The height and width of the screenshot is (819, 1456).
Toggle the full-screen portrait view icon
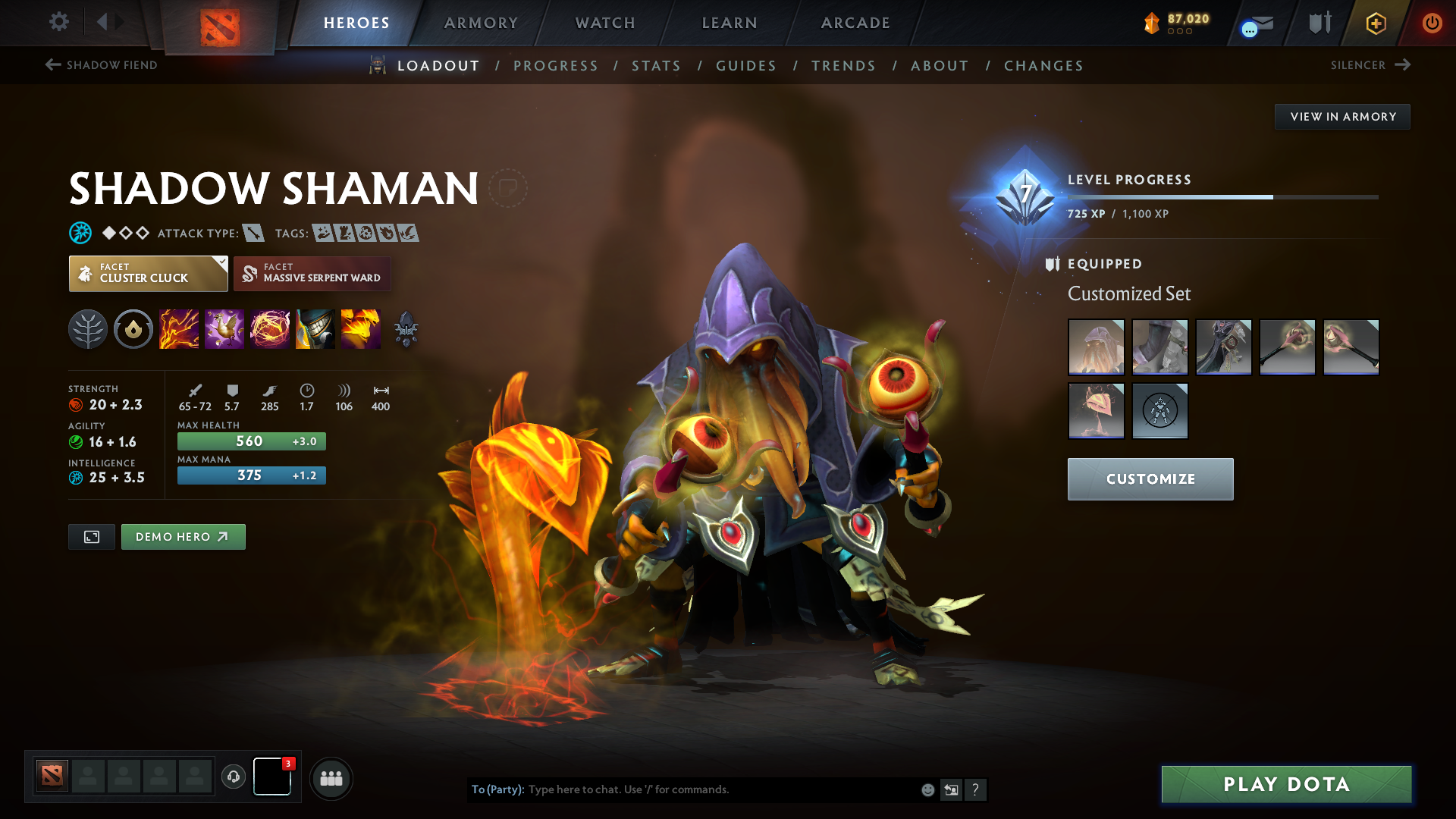point(91,536)
